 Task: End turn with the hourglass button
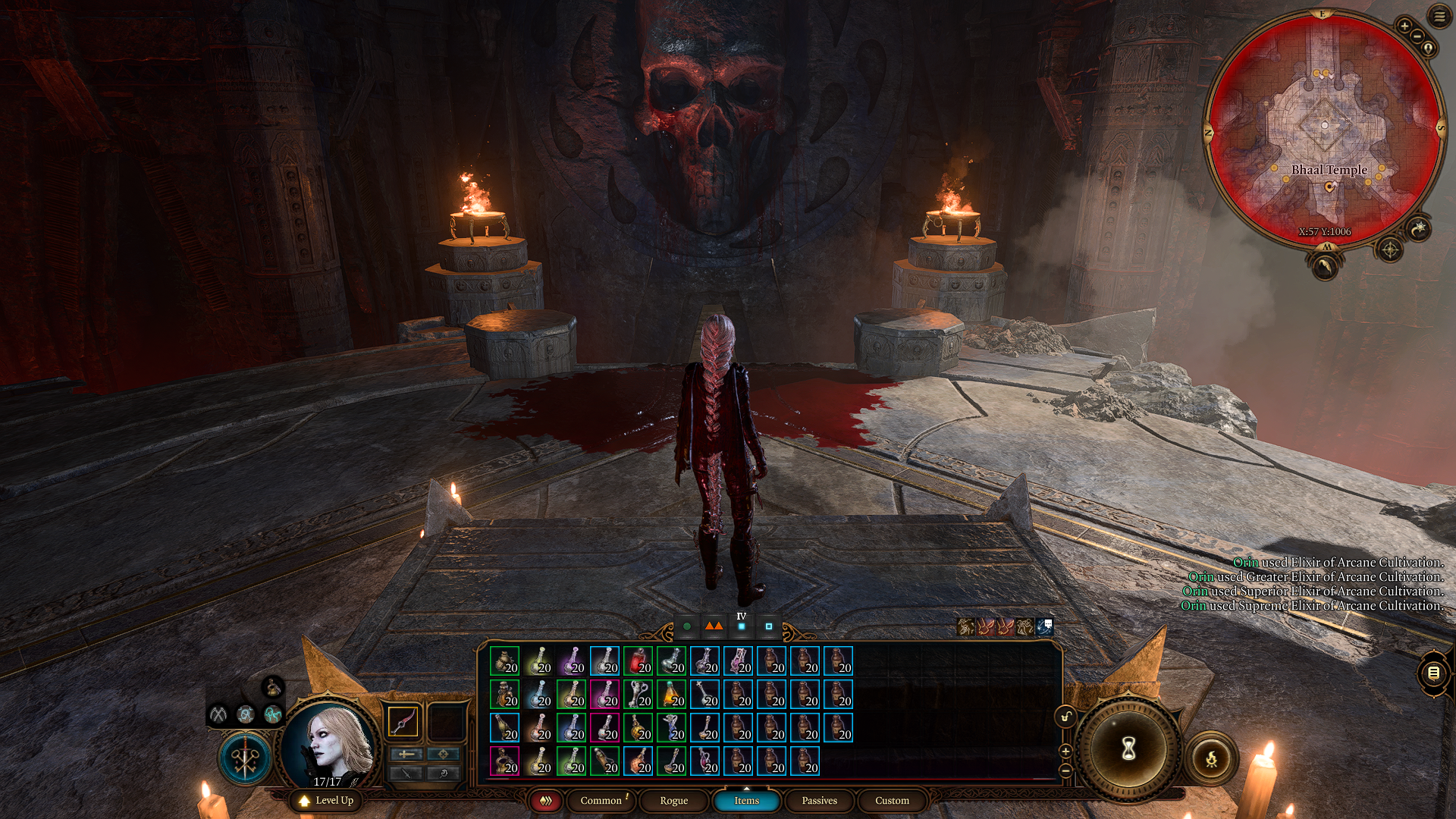pos(1128,749)
